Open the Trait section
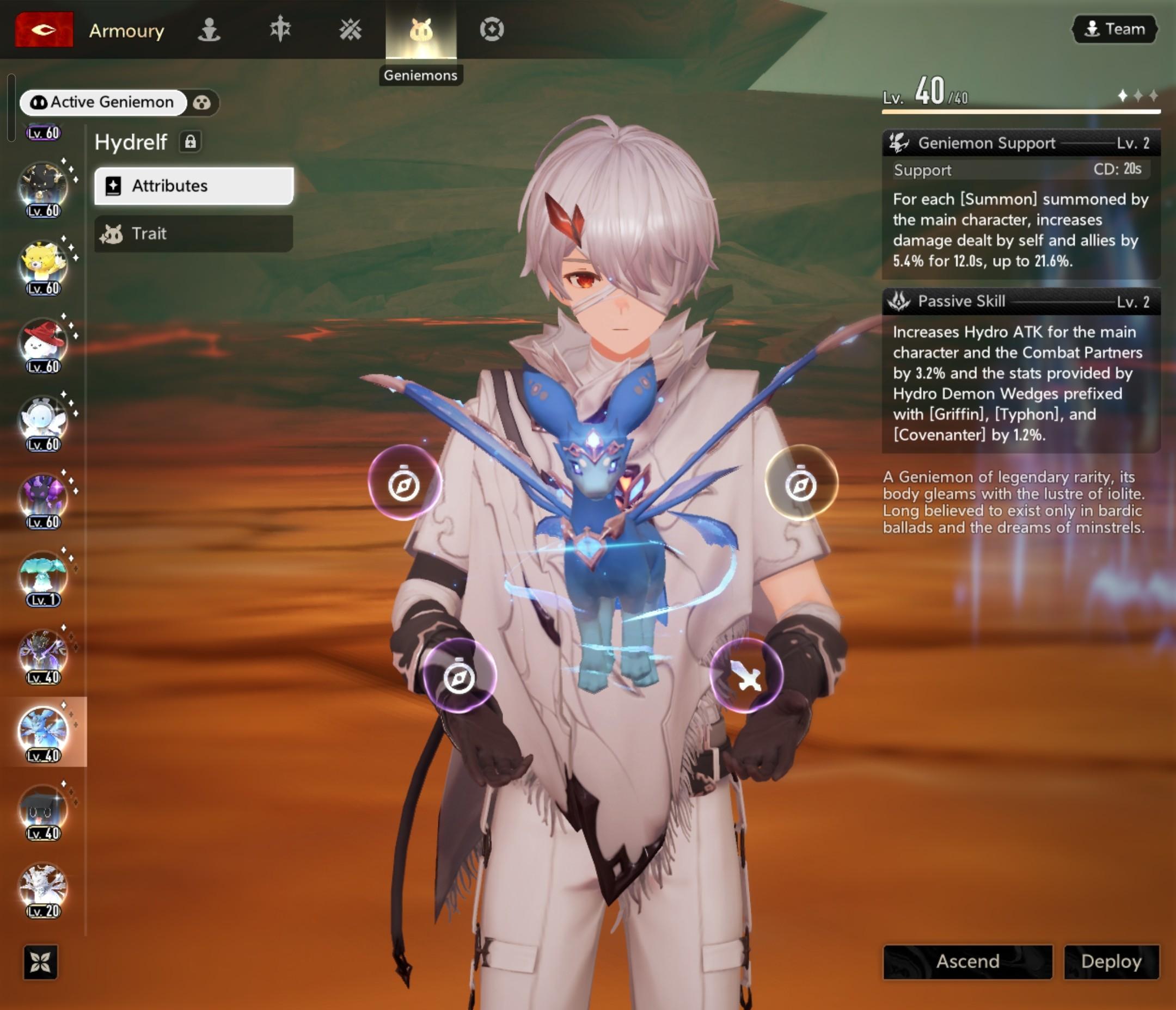This screenshot has height=1010, width=1176. click(193, 233)
